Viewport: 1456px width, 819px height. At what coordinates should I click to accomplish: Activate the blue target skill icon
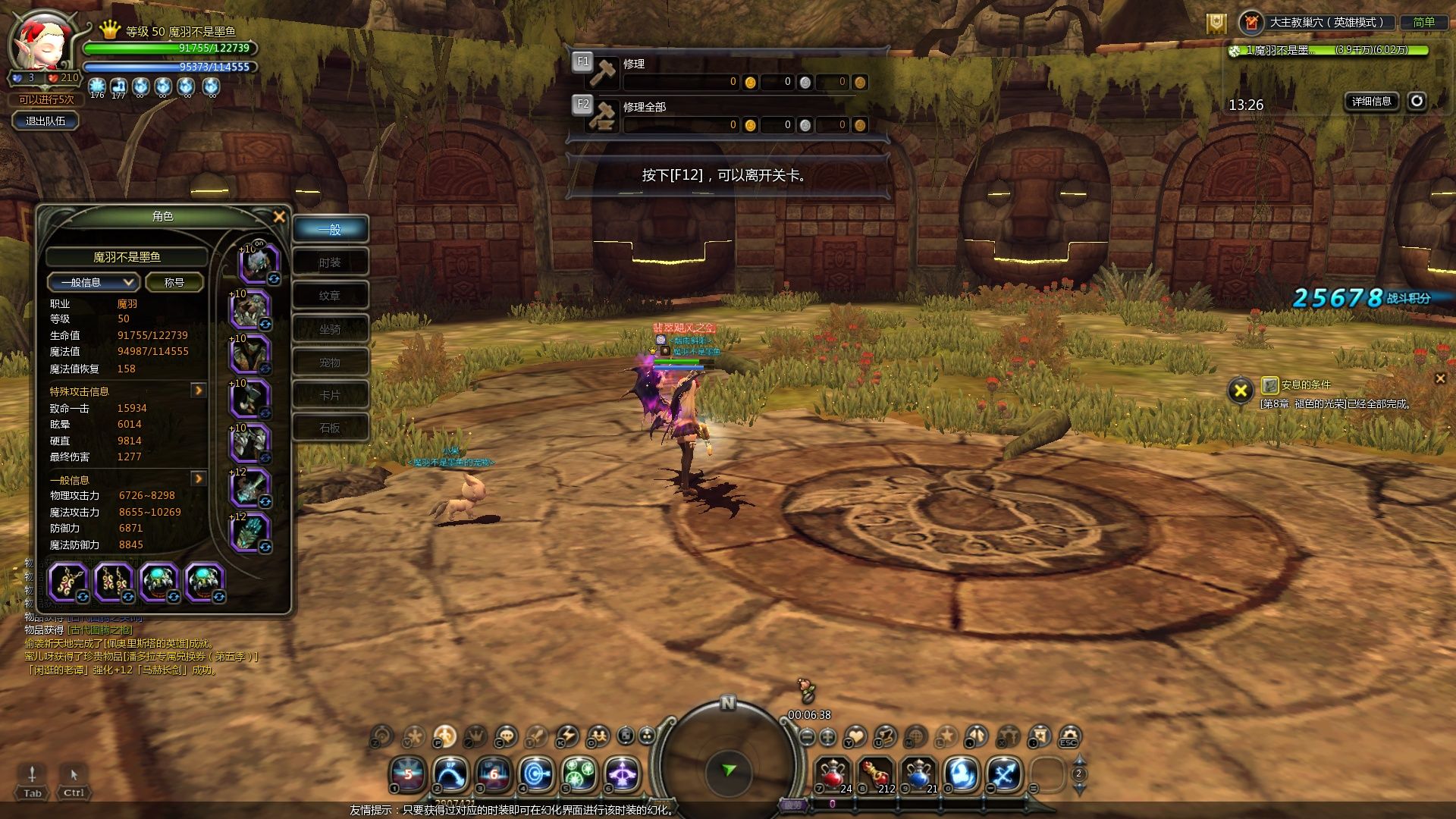pos(537,774)
